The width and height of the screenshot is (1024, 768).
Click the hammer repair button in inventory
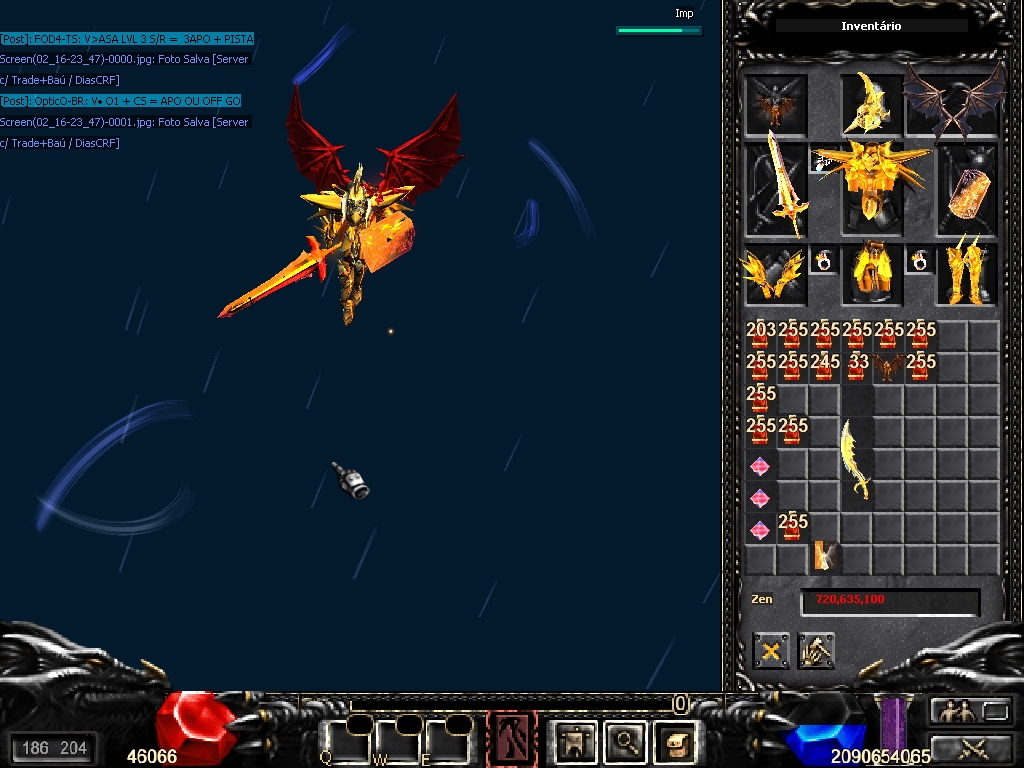point(817,652)
